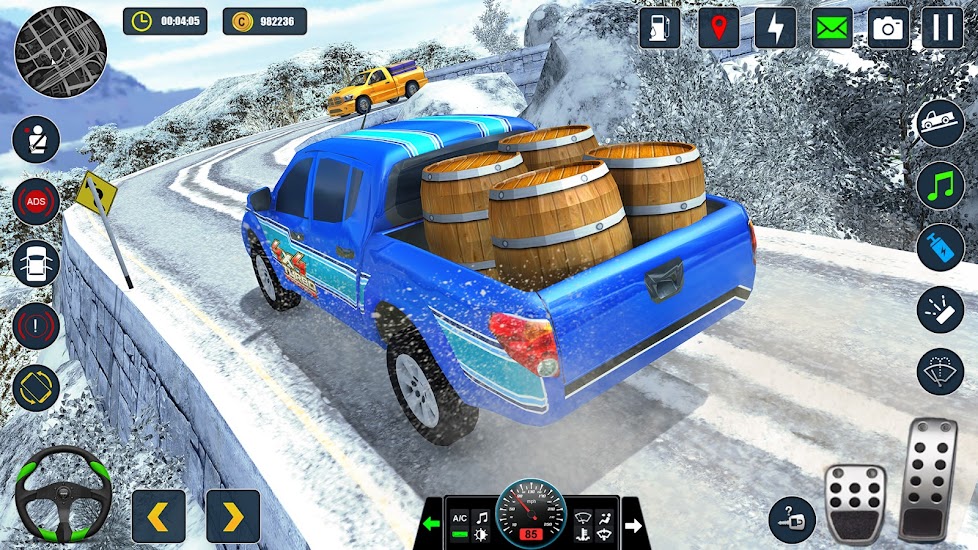Open the red map pin location icon
Viewport: 978px width, 550px height.
(x=719, y=28)
